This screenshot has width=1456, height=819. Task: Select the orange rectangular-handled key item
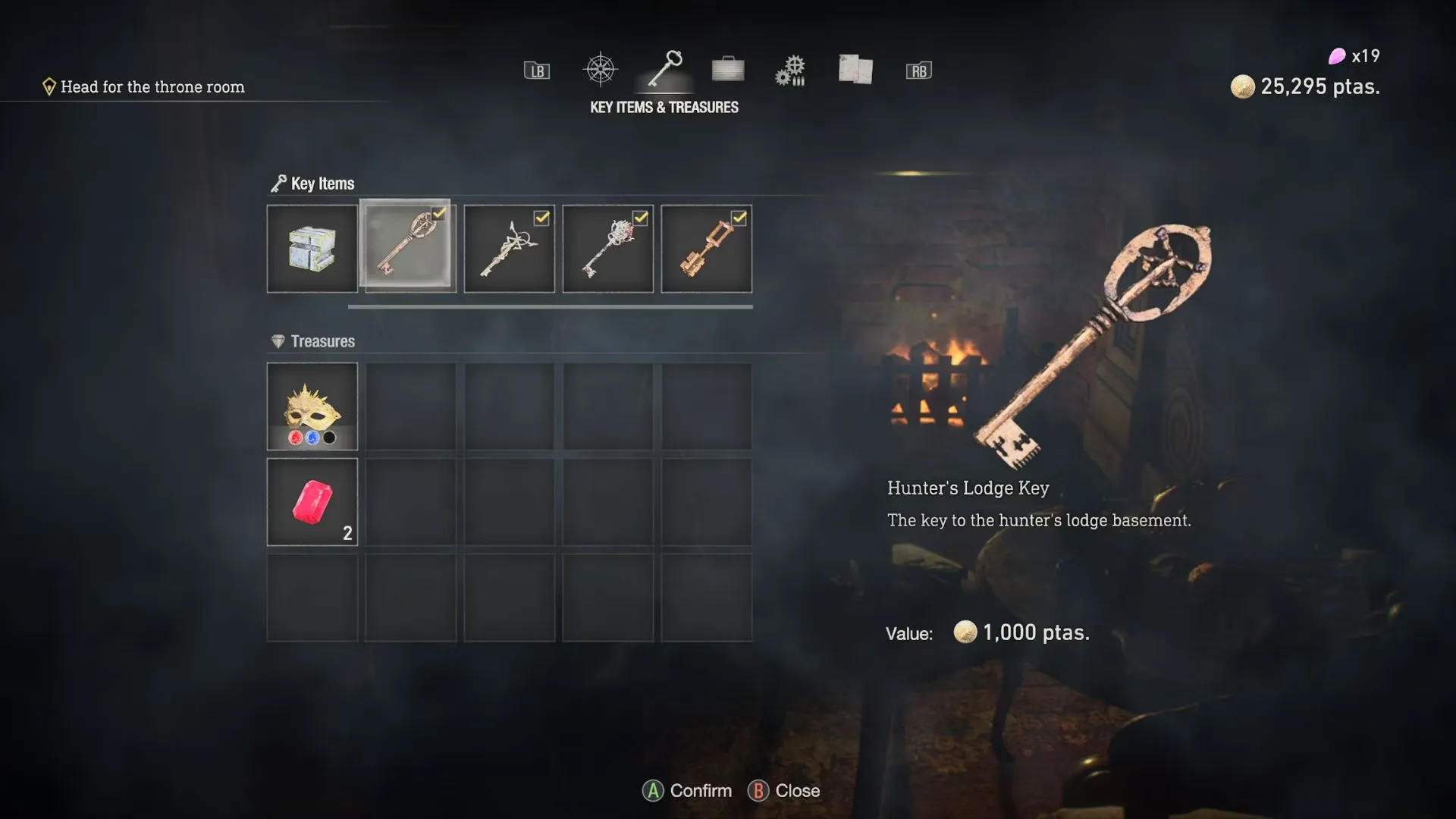(707, 249)
